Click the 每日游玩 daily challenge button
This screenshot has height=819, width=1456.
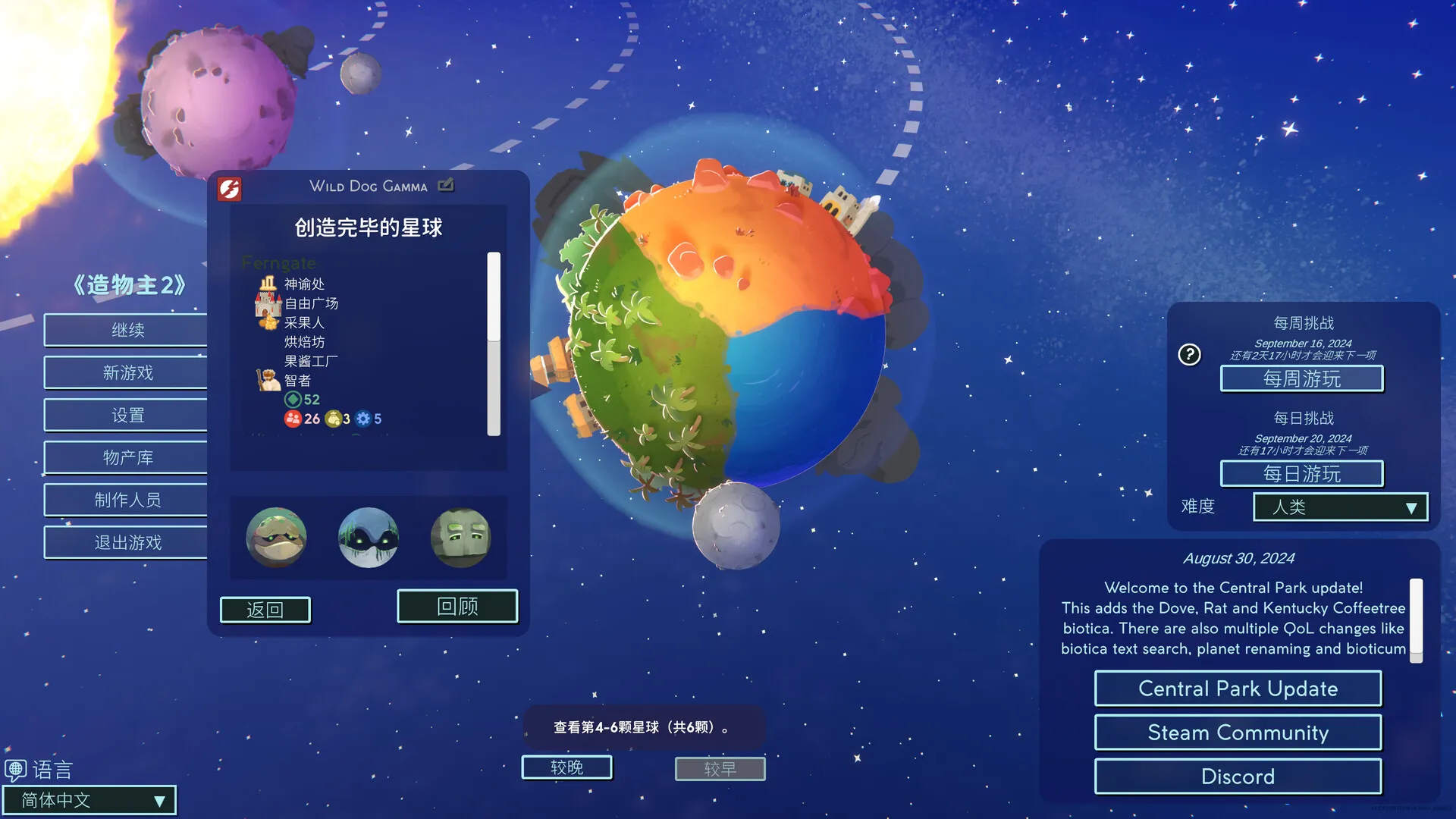(1301, 472)
